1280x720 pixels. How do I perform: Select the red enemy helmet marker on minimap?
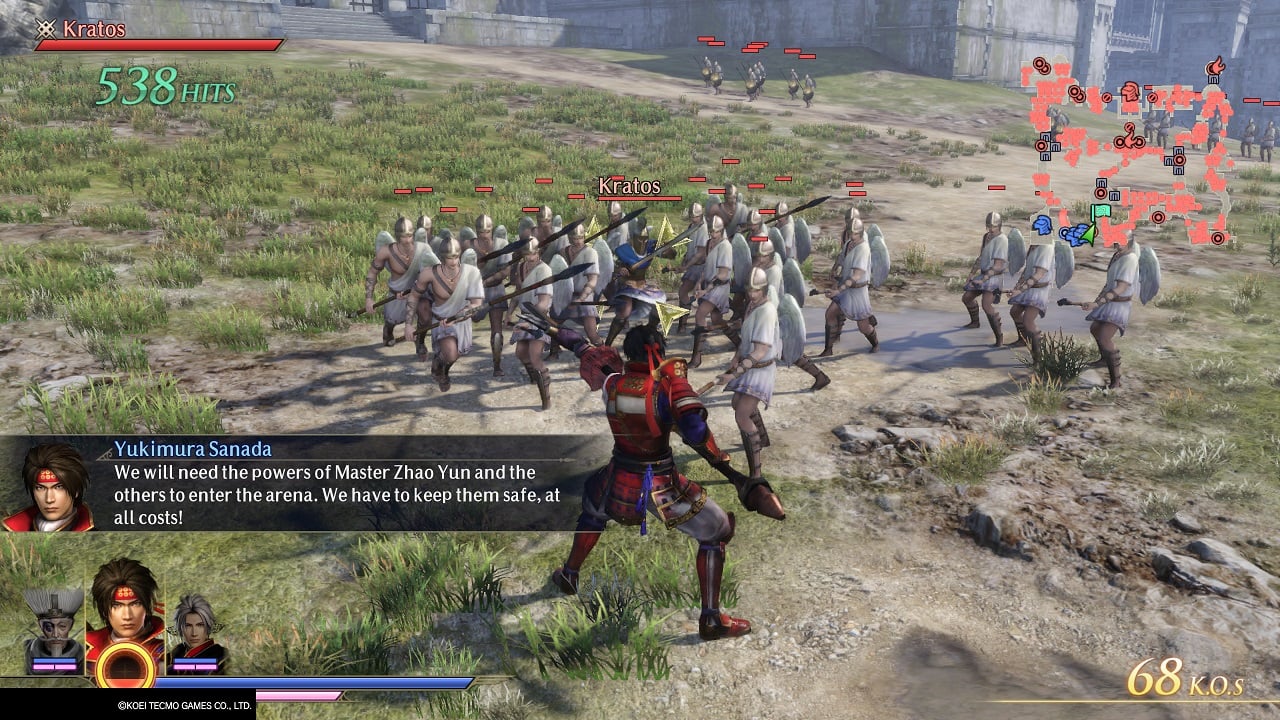pos(1130,93)
